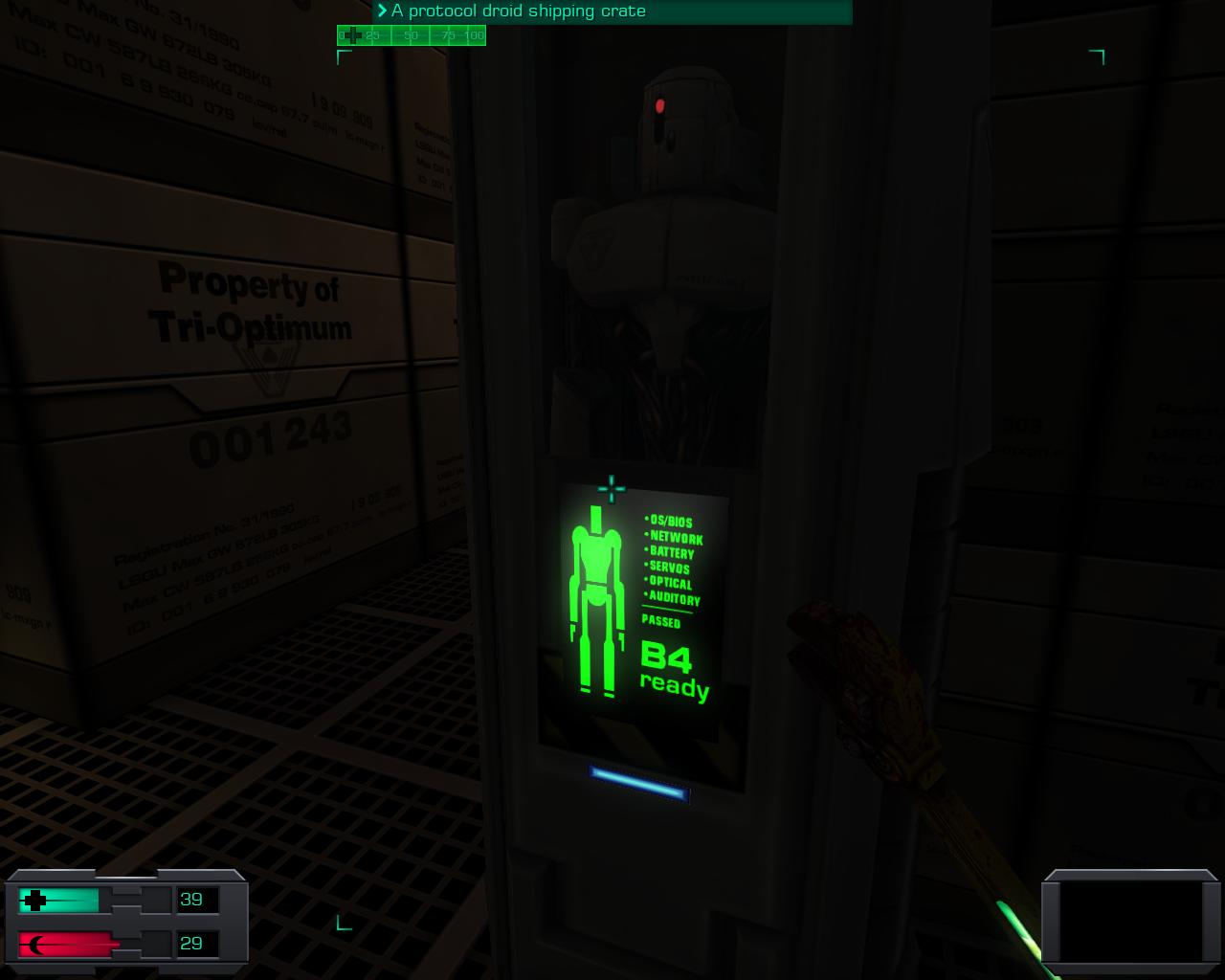The height and width of the screenshot is (980, 1225).
Task: Select the Property of Tri-Optimum crate label
Action: pyautogui.click(x=251, y=301)
